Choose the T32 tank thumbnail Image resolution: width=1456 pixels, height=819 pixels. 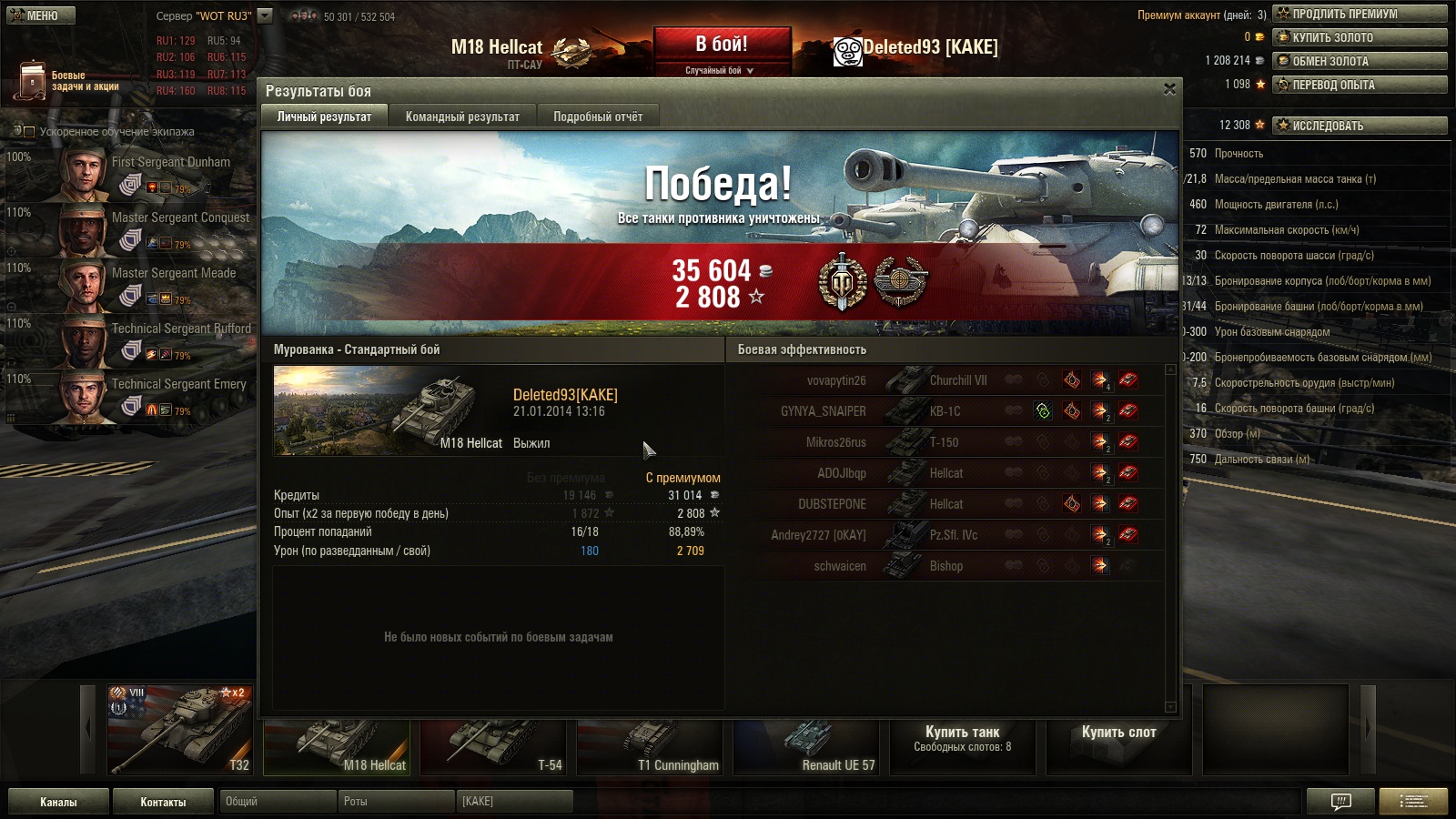[x=180, y=731]
